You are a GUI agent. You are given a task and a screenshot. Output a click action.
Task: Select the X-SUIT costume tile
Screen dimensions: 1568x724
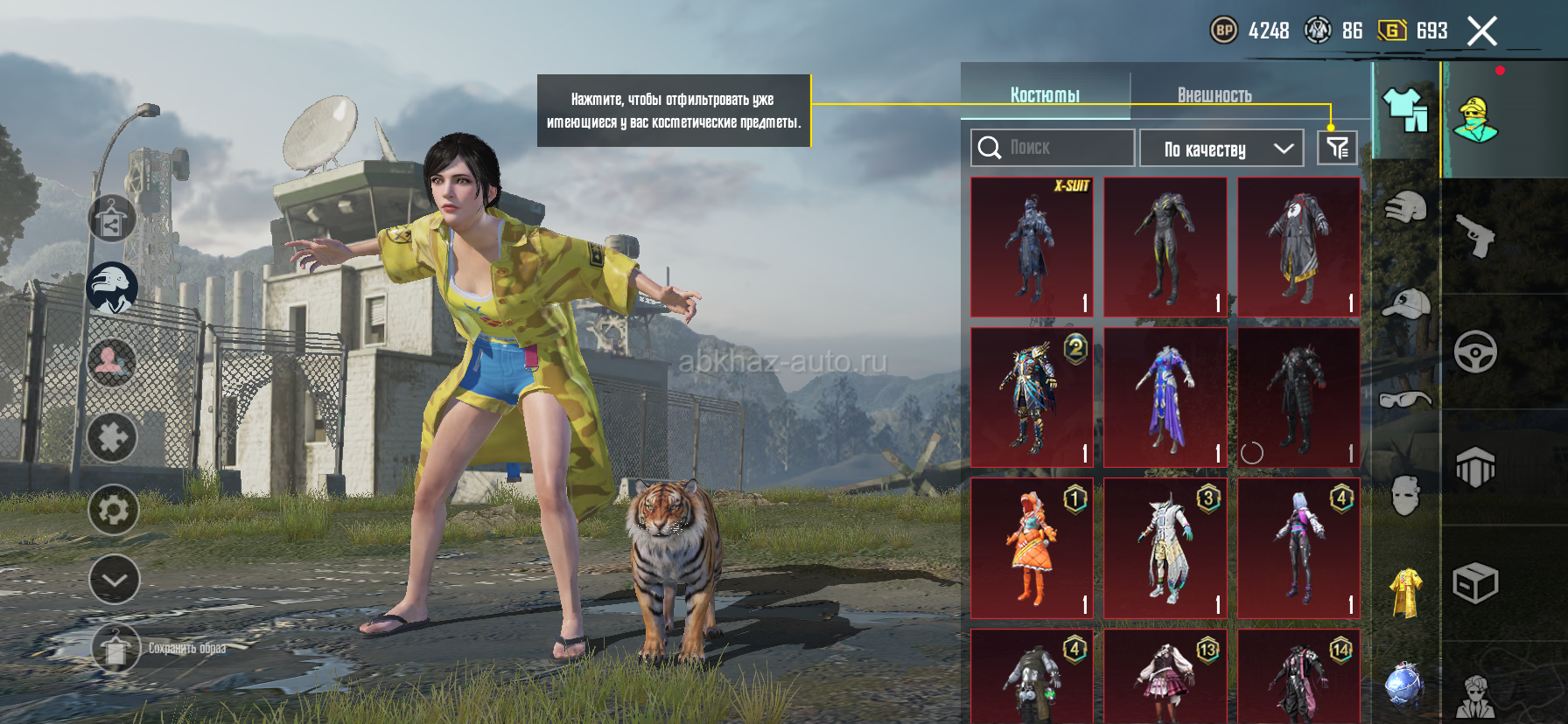coord(1032,247)
